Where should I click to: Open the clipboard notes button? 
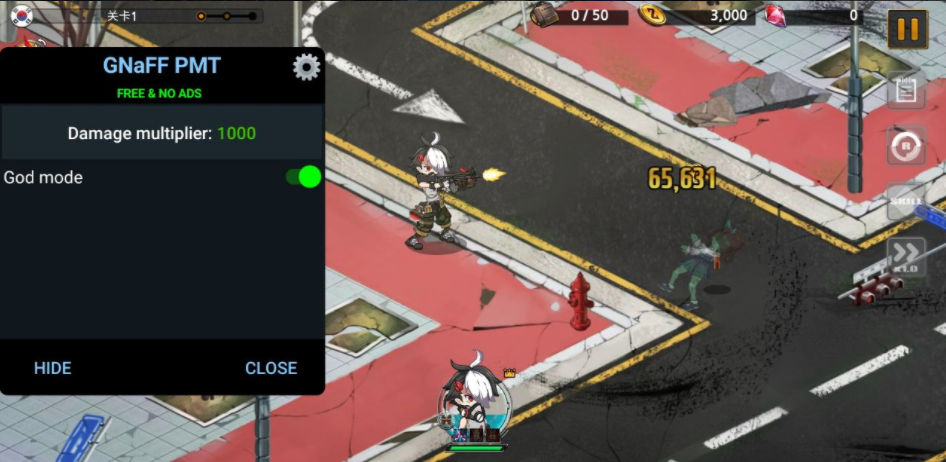(906, 91)
